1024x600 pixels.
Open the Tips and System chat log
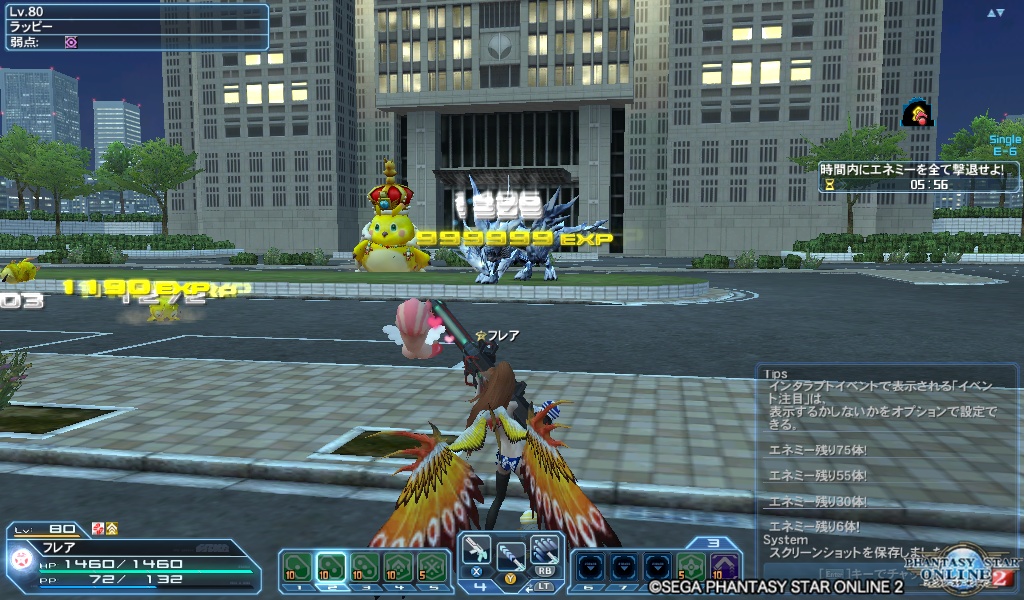pyautogui.click(x=880, y=460)
